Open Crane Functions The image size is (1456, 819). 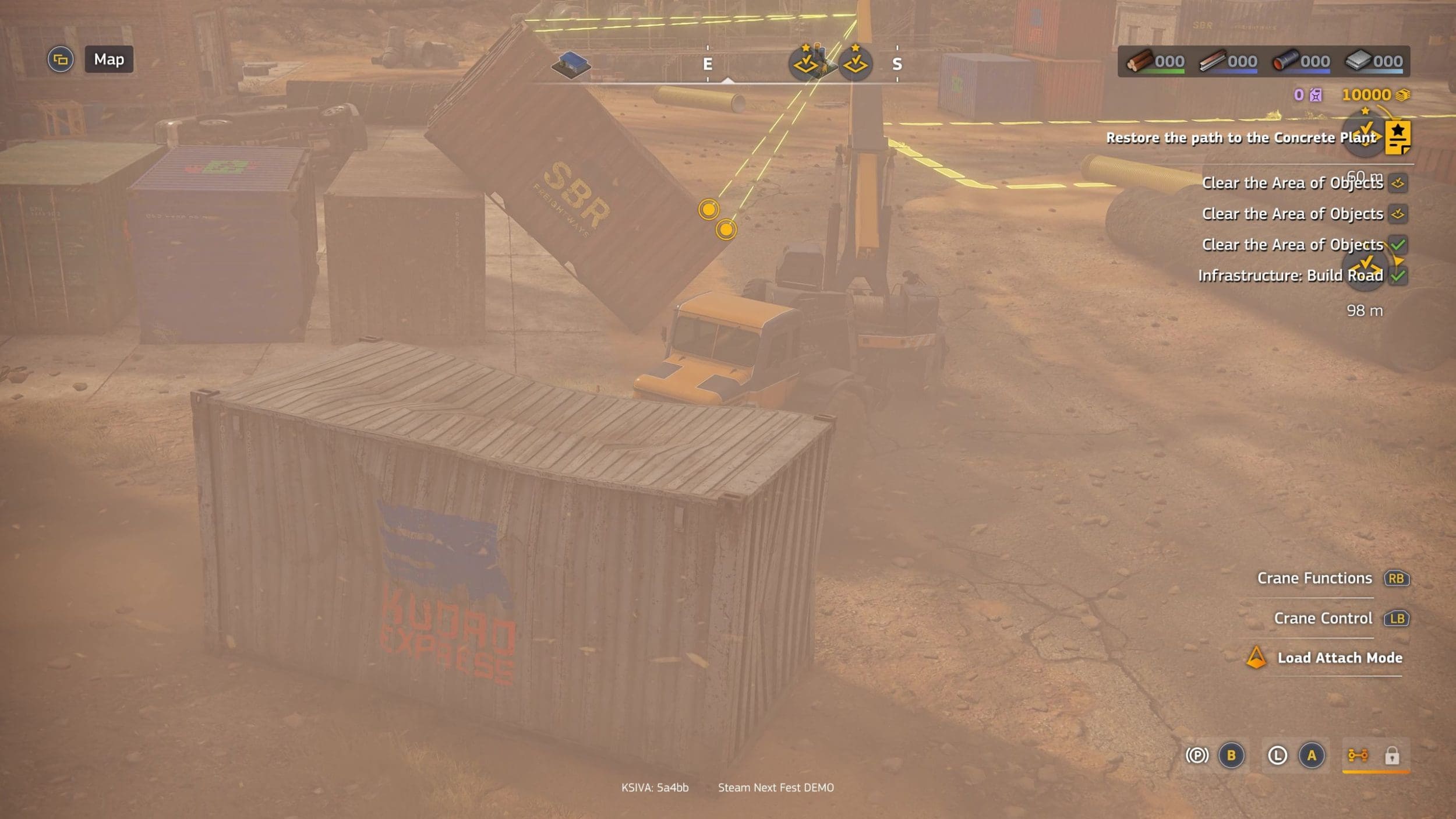[x=1314, y=578]
